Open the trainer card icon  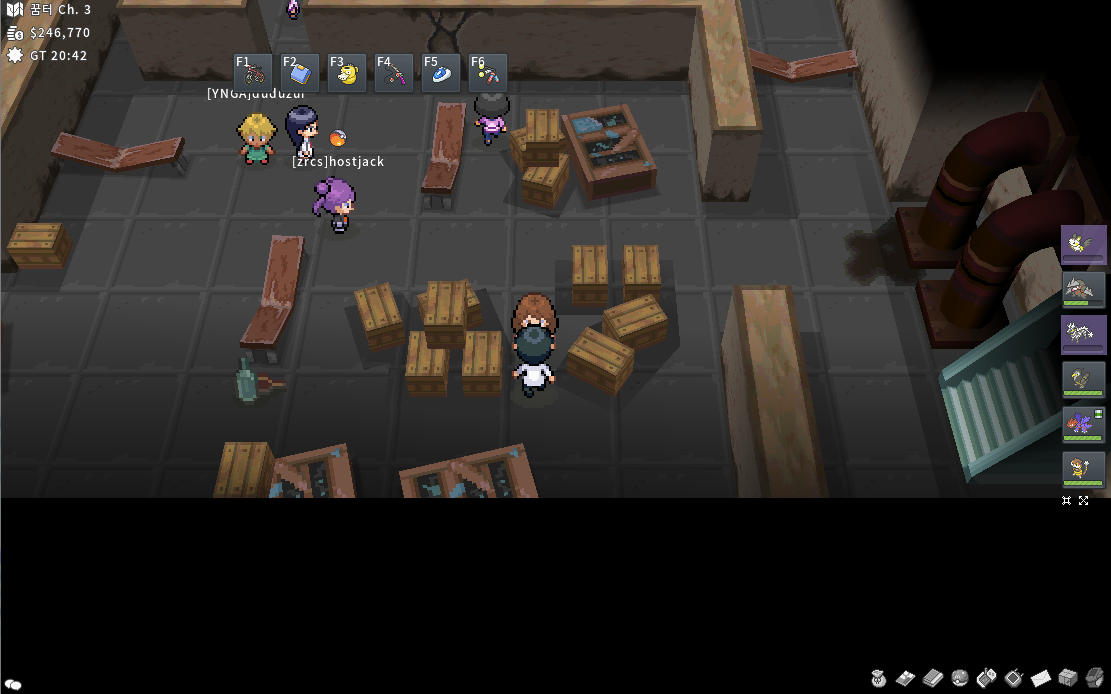906,678
